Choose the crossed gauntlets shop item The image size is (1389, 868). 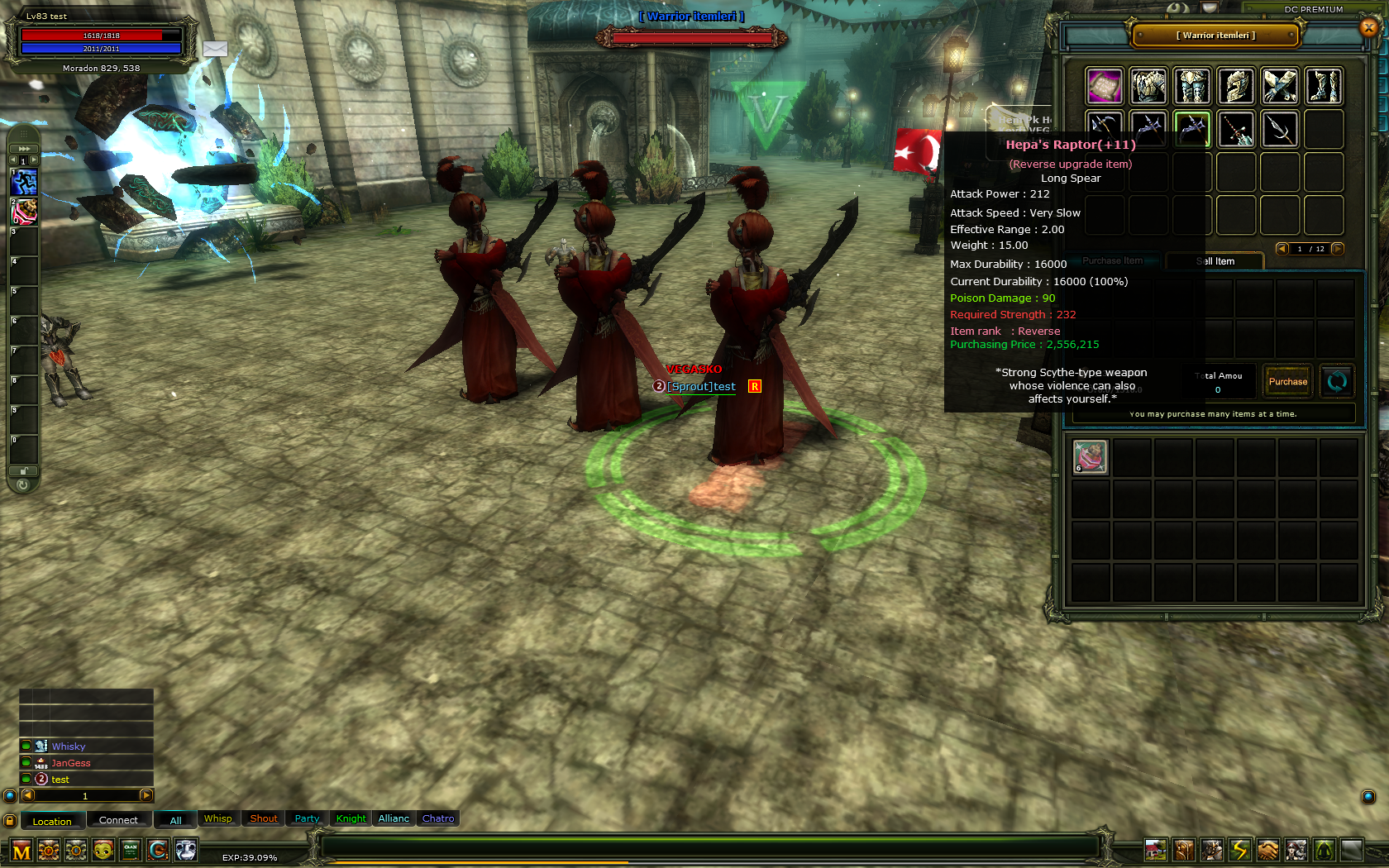coord(1280,86)
